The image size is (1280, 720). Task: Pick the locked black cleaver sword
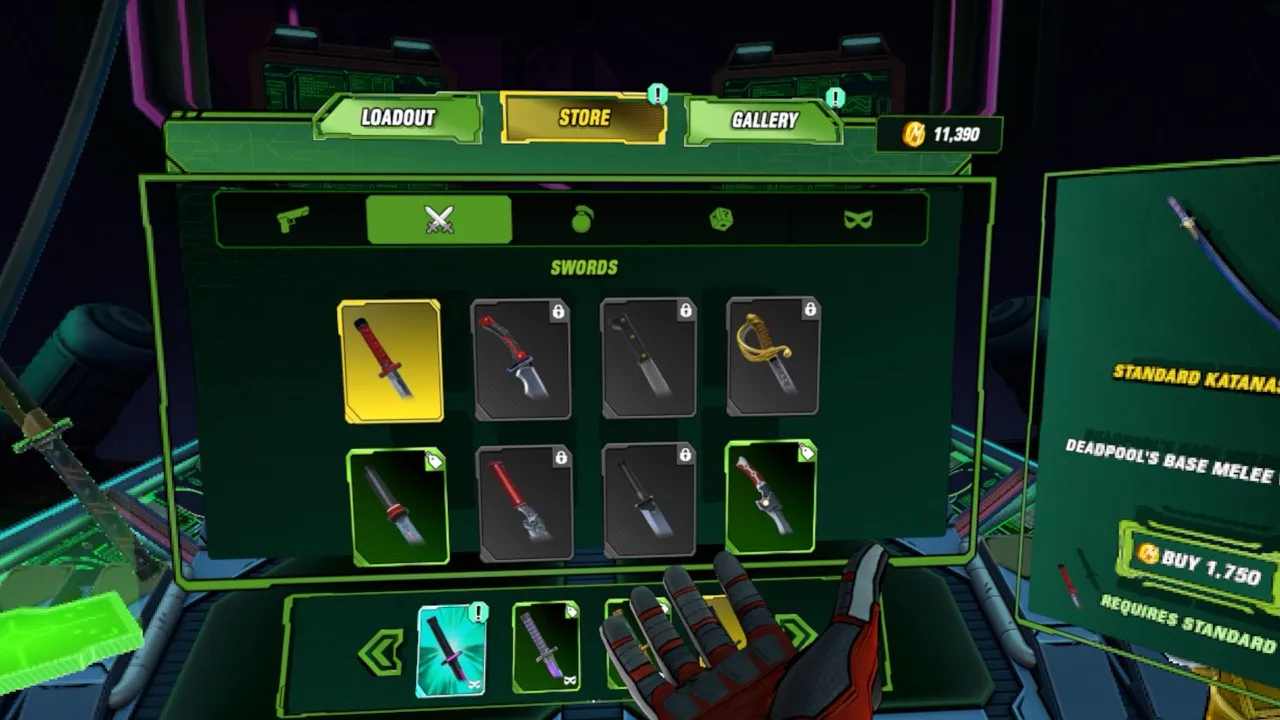[x=649, y=358]
